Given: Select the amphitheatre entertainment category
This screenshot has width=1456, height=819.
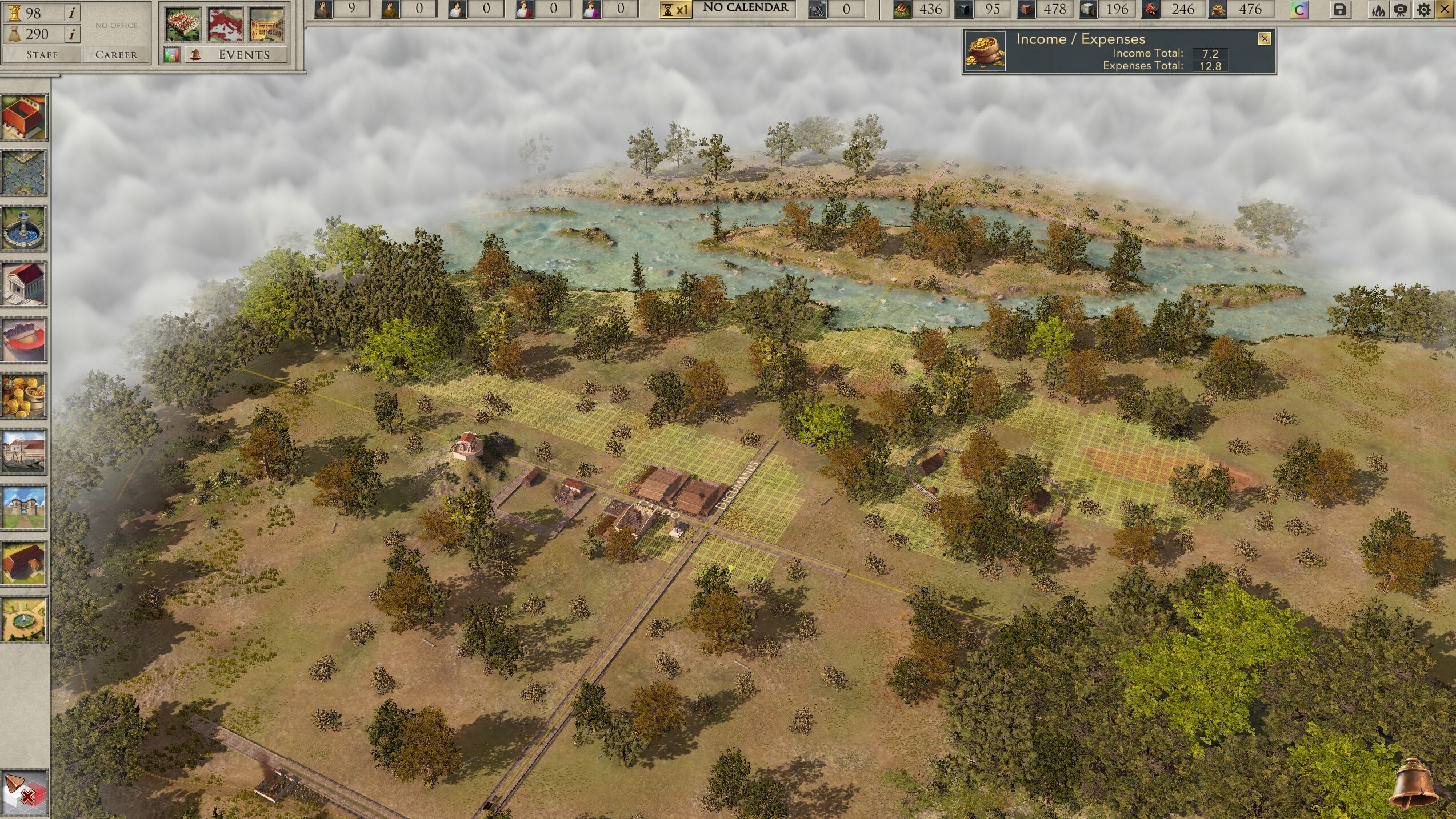Looking at the screenshot, I should point(24,340).
